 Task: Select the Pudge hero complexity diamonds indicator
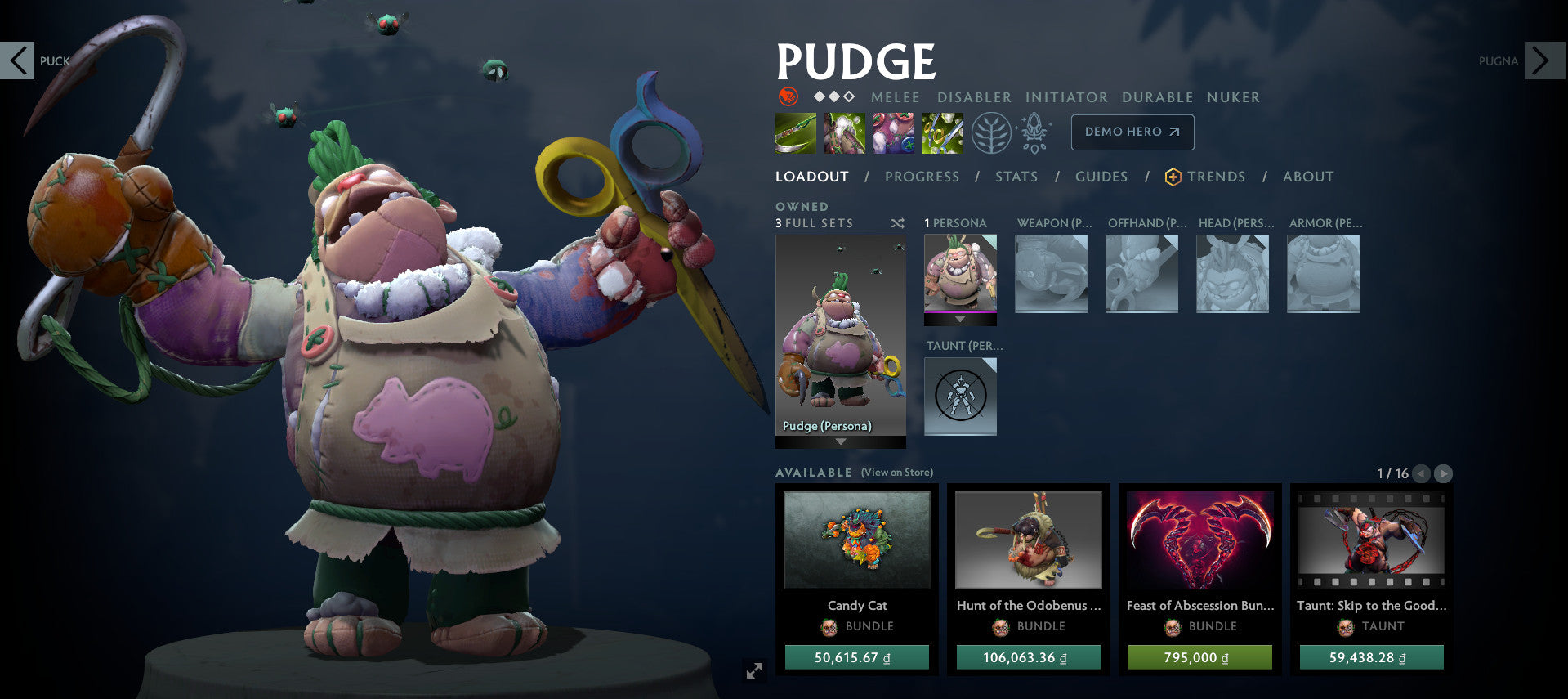(833, 95)
